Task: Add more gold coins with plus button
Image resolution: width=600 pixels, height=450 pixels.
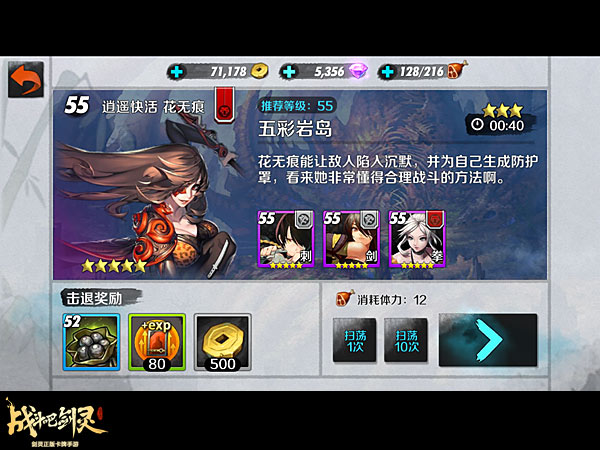Action: coord(178,72)
